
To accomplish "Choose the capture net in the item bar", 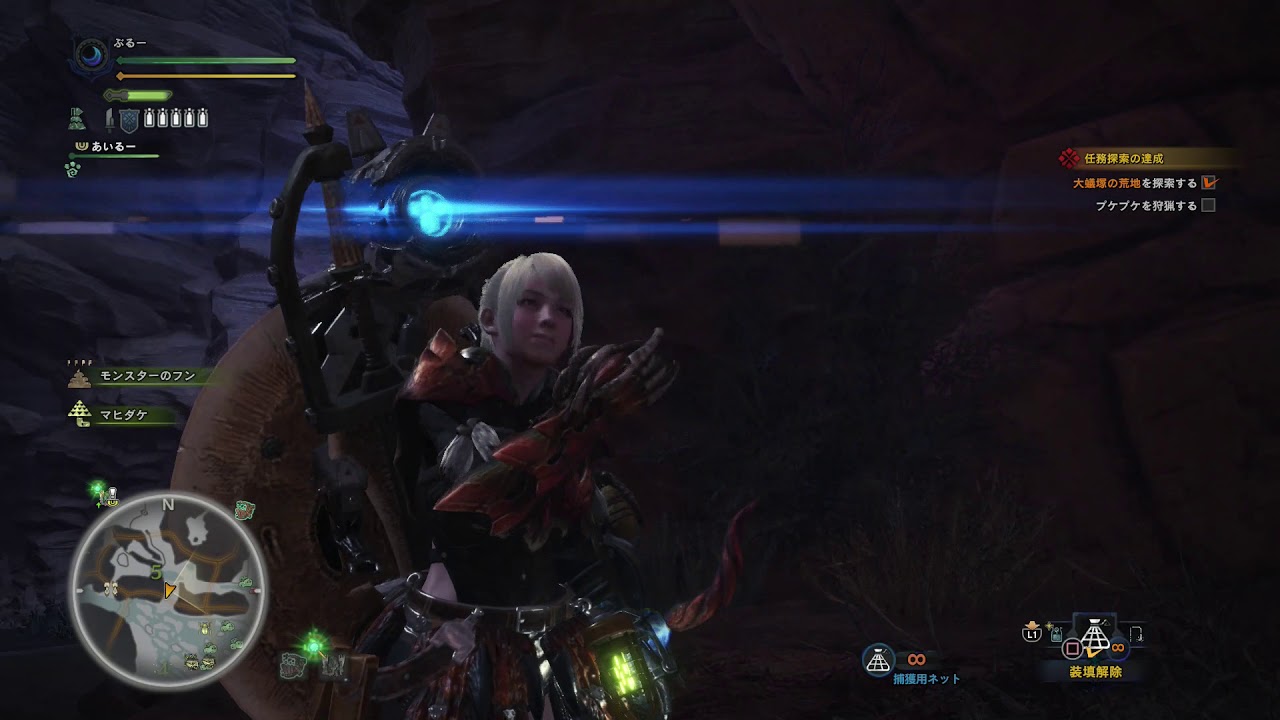I will 1097,636.
